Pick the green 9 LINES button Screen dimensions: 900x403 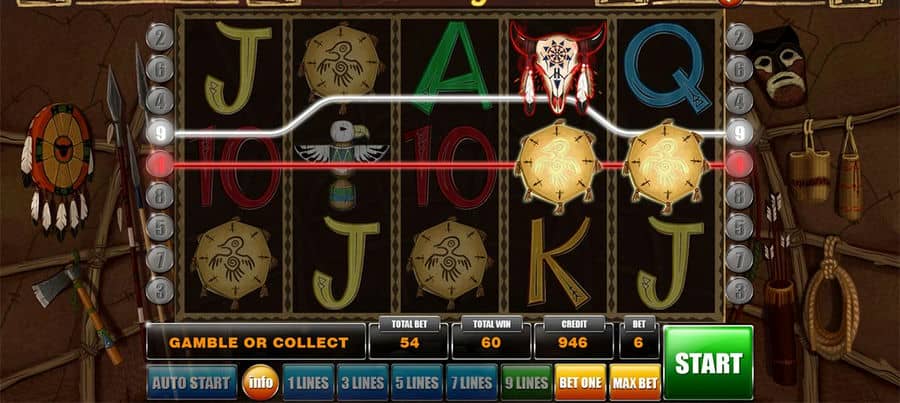pyautogui.click(x=525, y=382)
